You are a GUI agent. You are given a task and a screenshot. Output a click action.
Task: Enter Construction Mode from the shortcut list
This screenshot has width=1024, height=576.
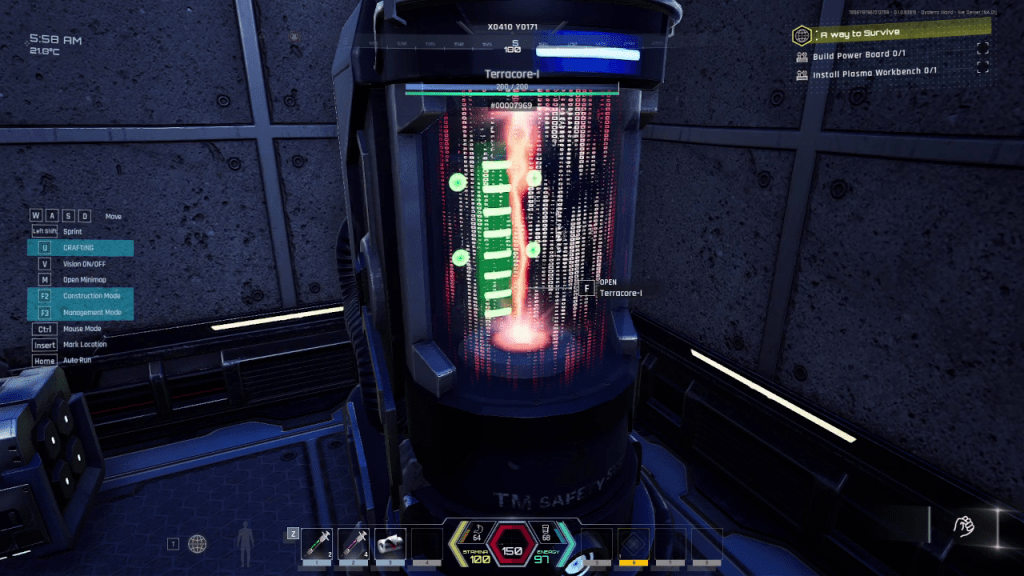click(91, 296)
